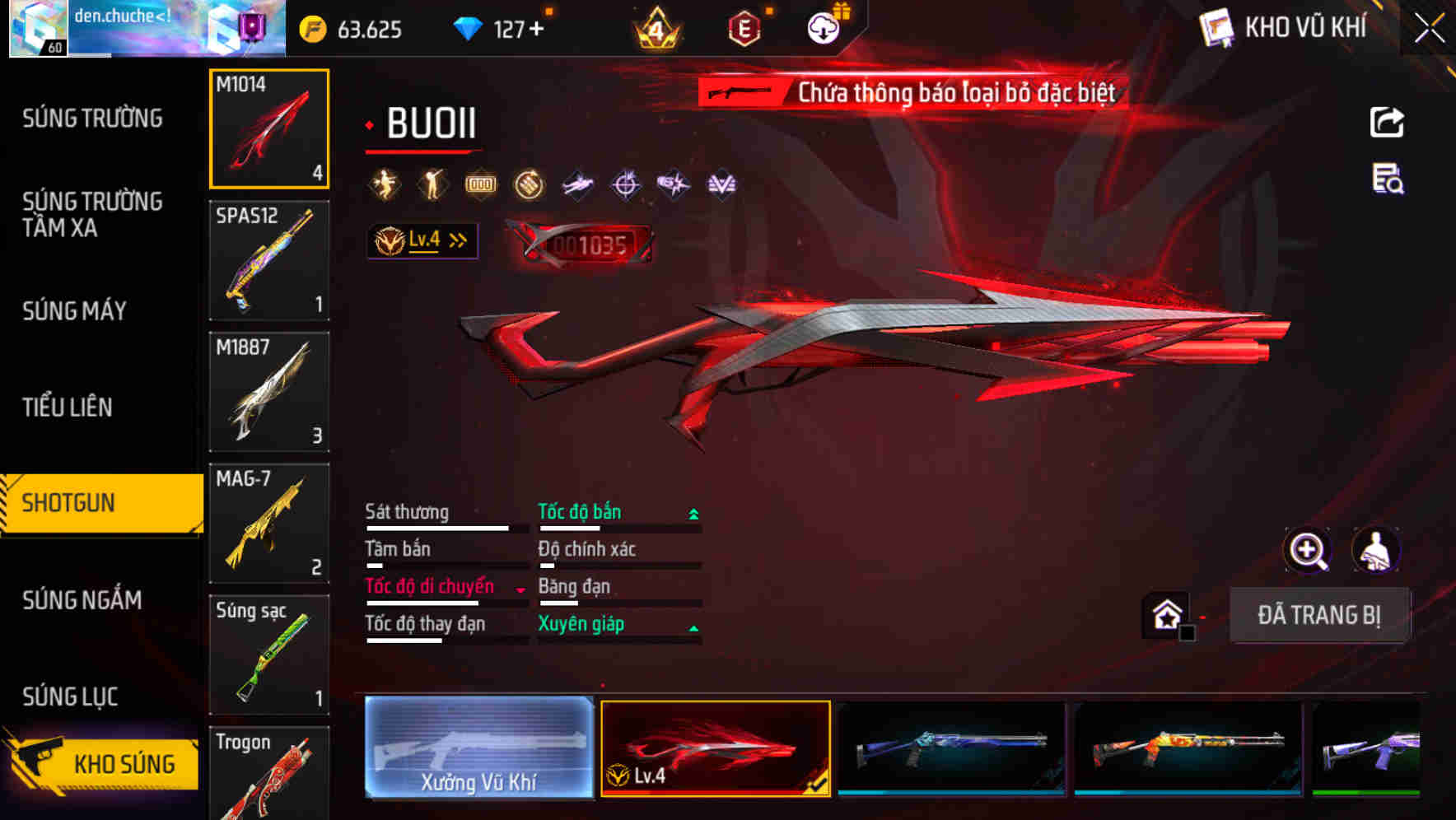This screenshot has width=1456, height=820.
Task: Toggle the Xuyên giáp stat highlight
Action: coord(580,623)
